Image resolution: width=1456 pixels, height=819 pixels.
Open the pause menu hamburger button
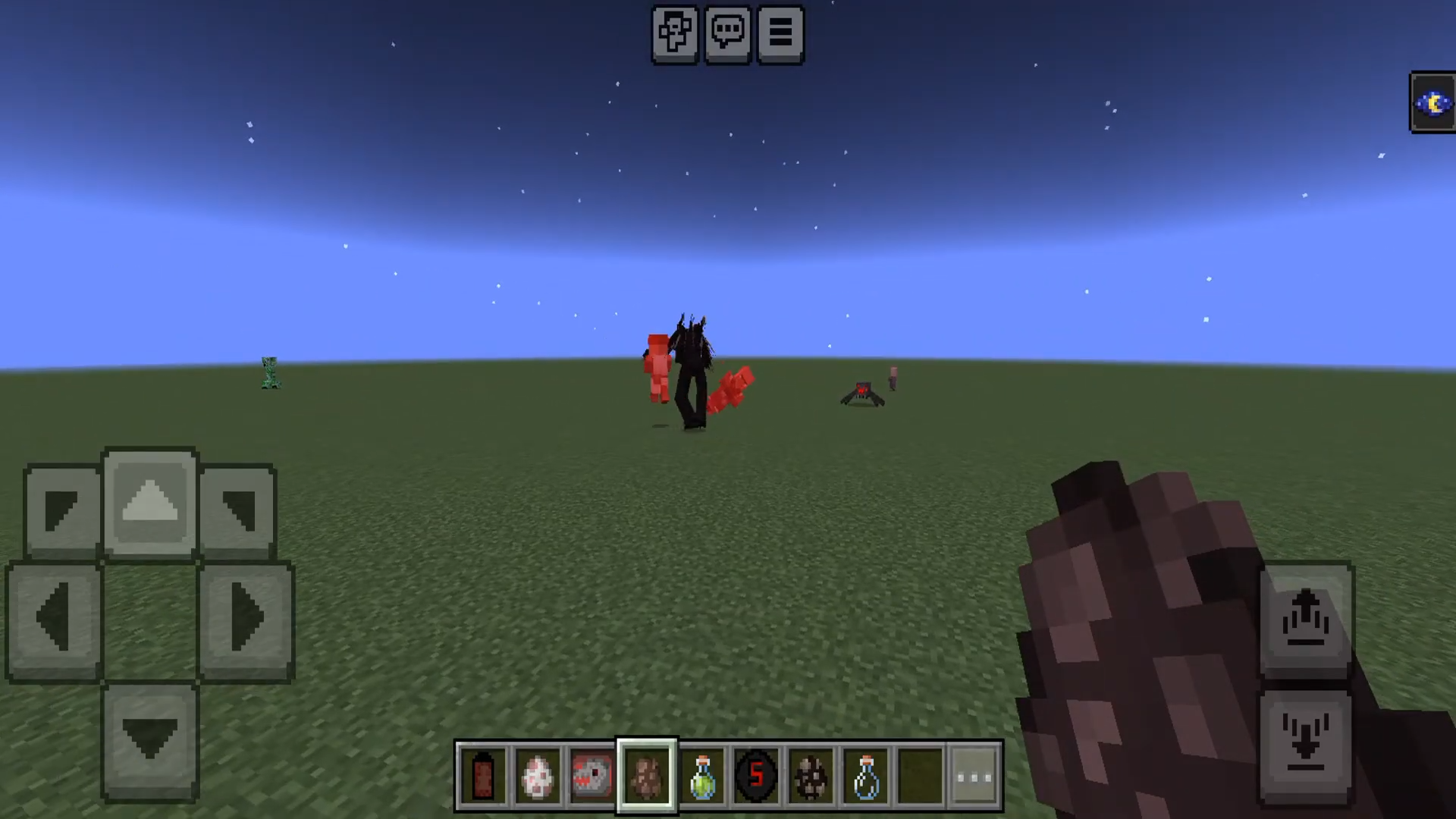coord(781,34)
